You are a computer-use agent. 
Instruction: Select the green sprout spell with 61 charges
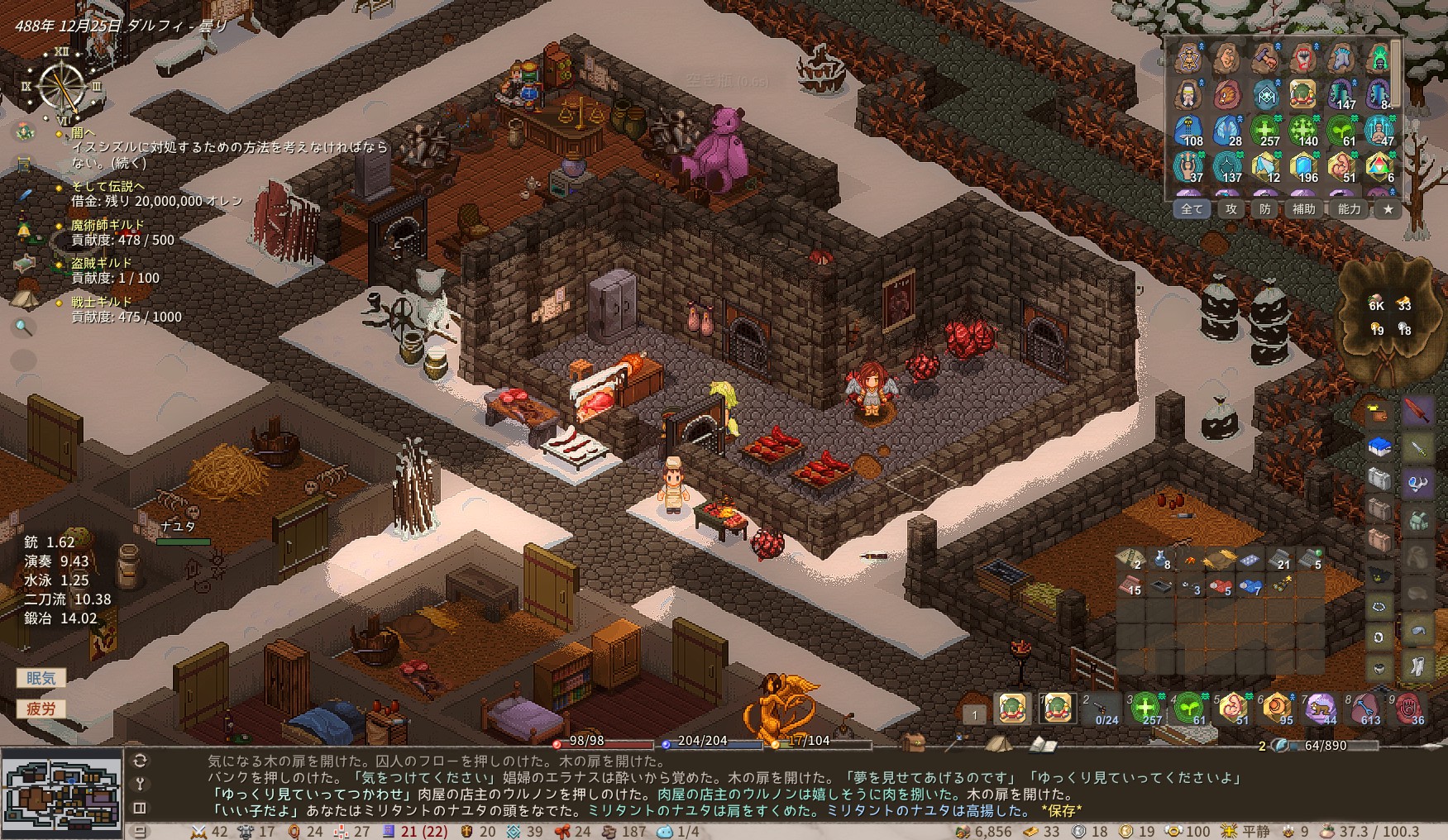pos(1341,130)
